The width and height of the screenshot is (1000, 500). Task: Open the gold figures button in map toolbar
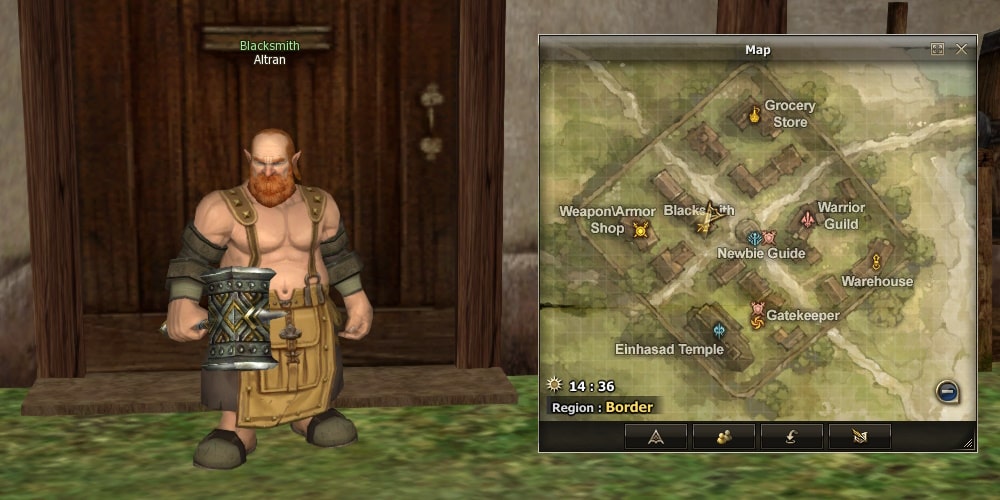(x=724, y=436)
